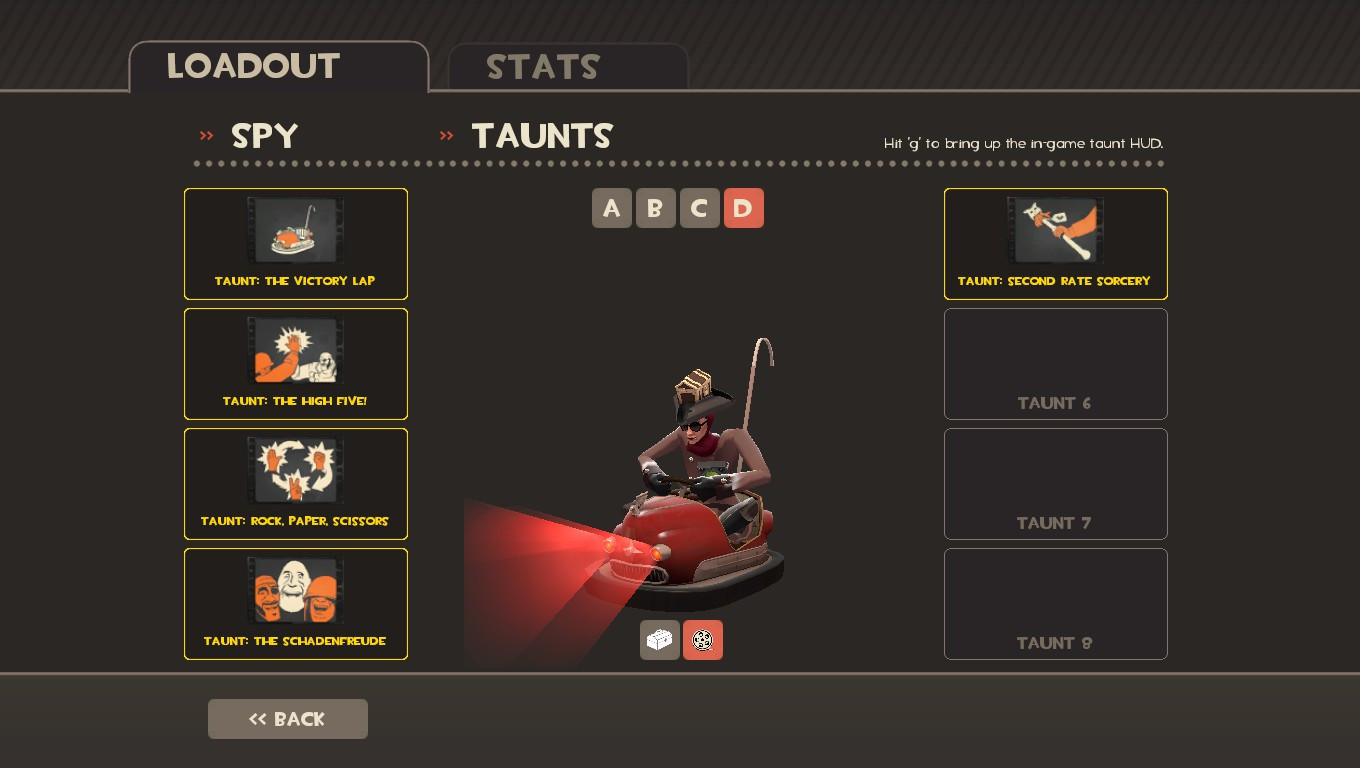Switch to loadout preset B
This screenshot has height=768, width=1360.
pos(656,208)
